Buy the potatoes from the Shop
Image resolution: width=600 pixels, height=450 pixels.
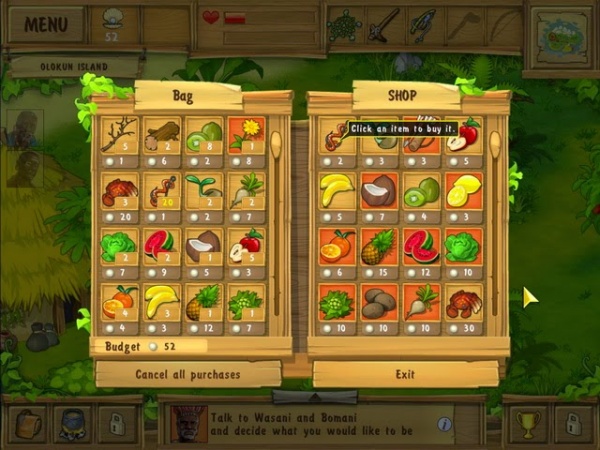pyautogui.click(x=379, y=302)
